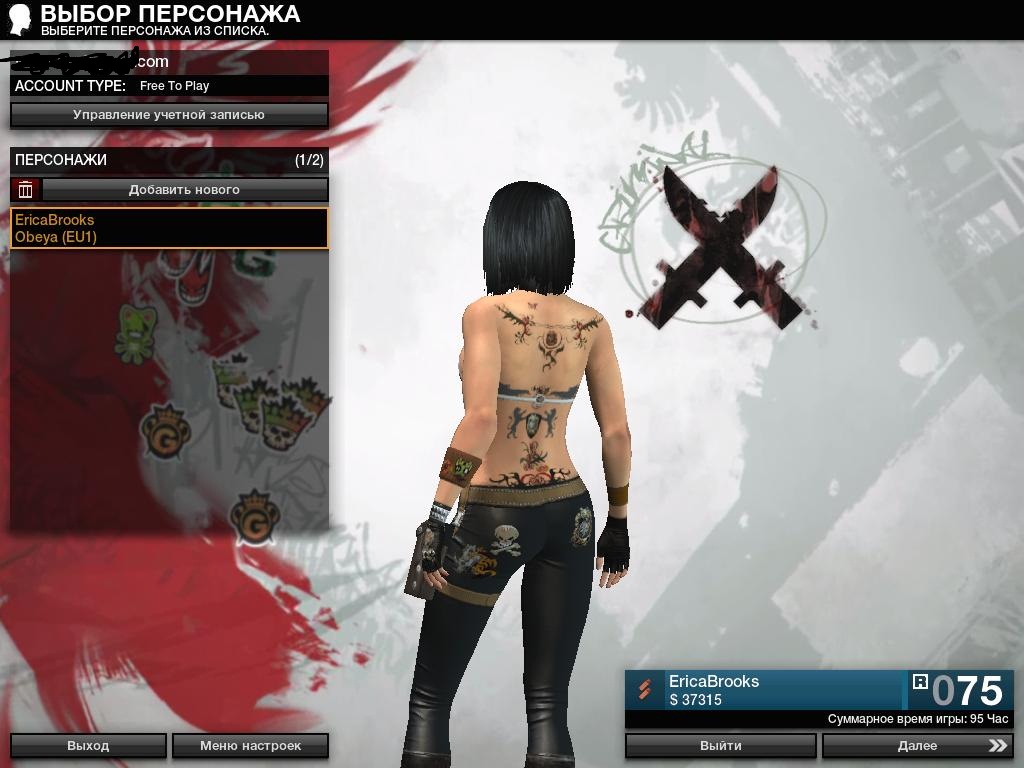Viewport: 1024px width, 768px height.
Task: Log out with the Выйти button
Action: click(x=720, y=745)
